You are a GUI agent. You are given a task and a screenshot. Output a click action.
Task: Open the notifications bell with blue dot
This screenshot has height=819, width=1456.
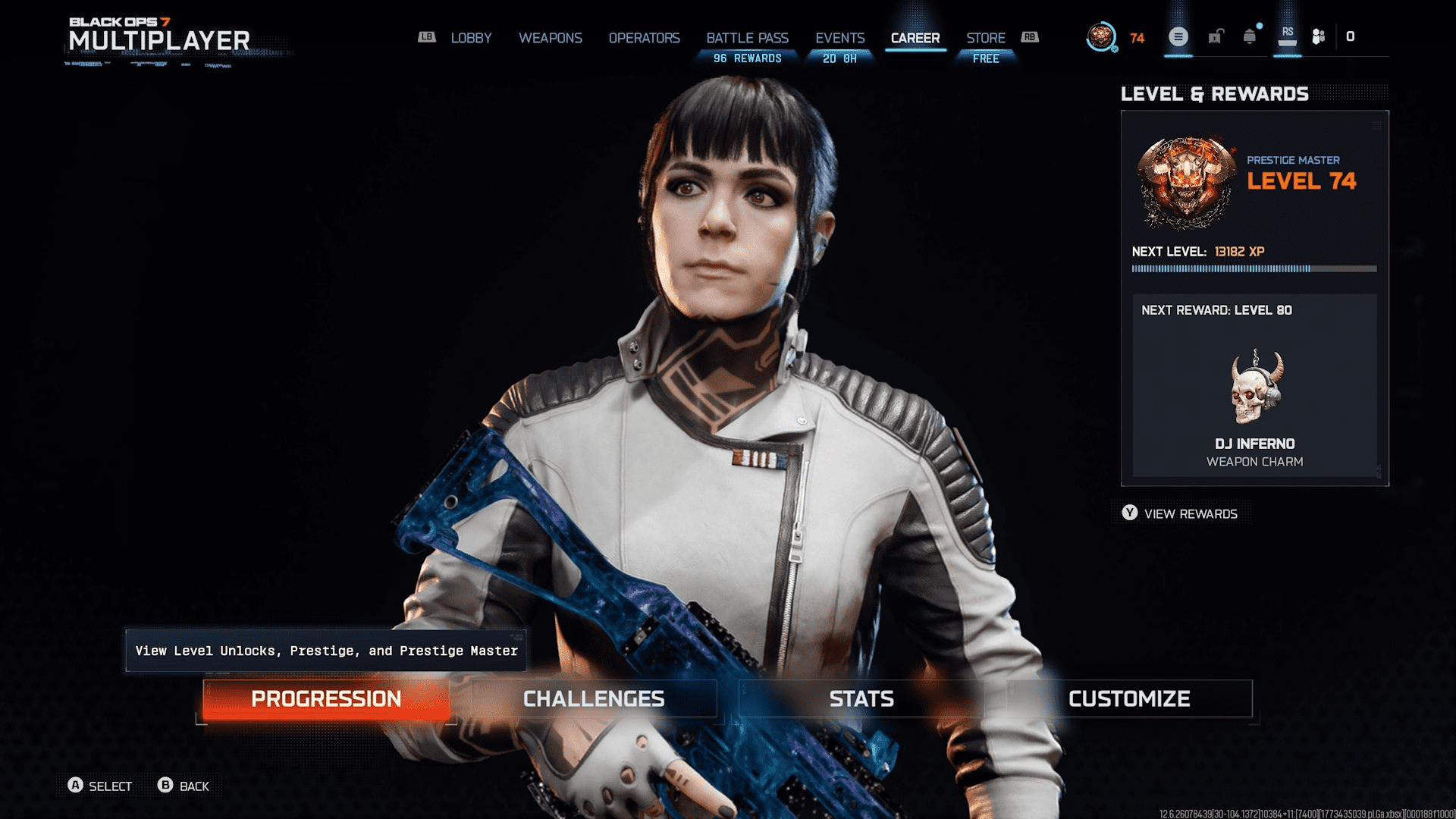point(1249,36)
